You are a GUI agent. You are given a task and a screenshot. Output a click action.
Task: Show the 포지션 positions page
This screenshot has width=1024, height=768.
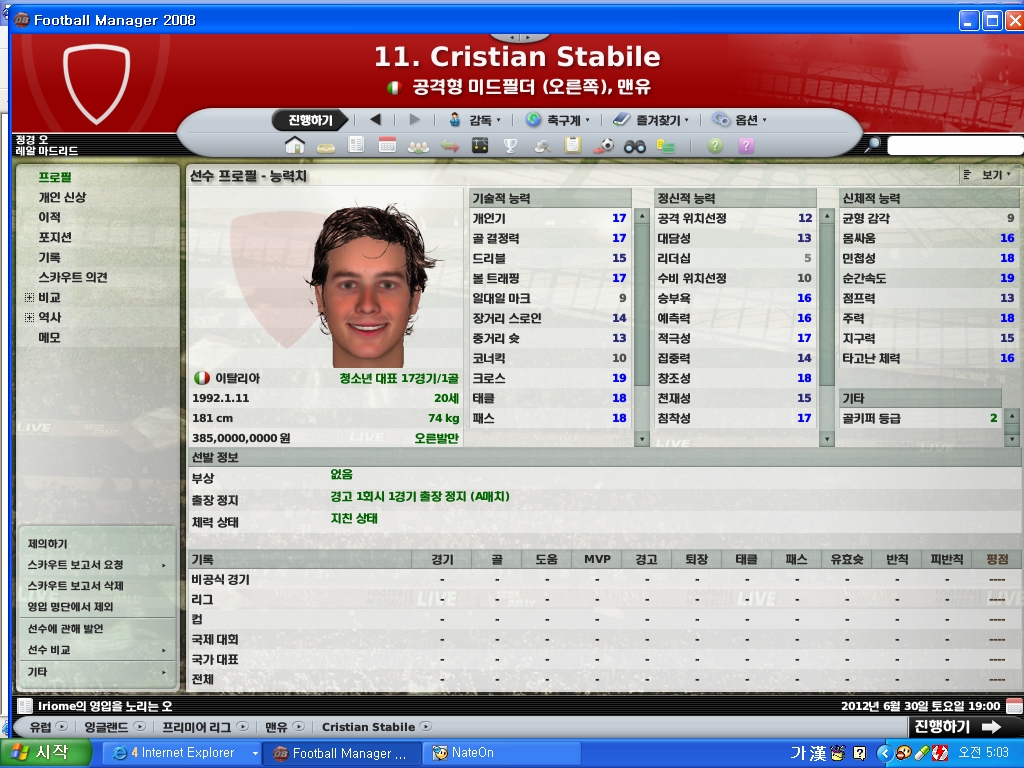coord(55,237)
